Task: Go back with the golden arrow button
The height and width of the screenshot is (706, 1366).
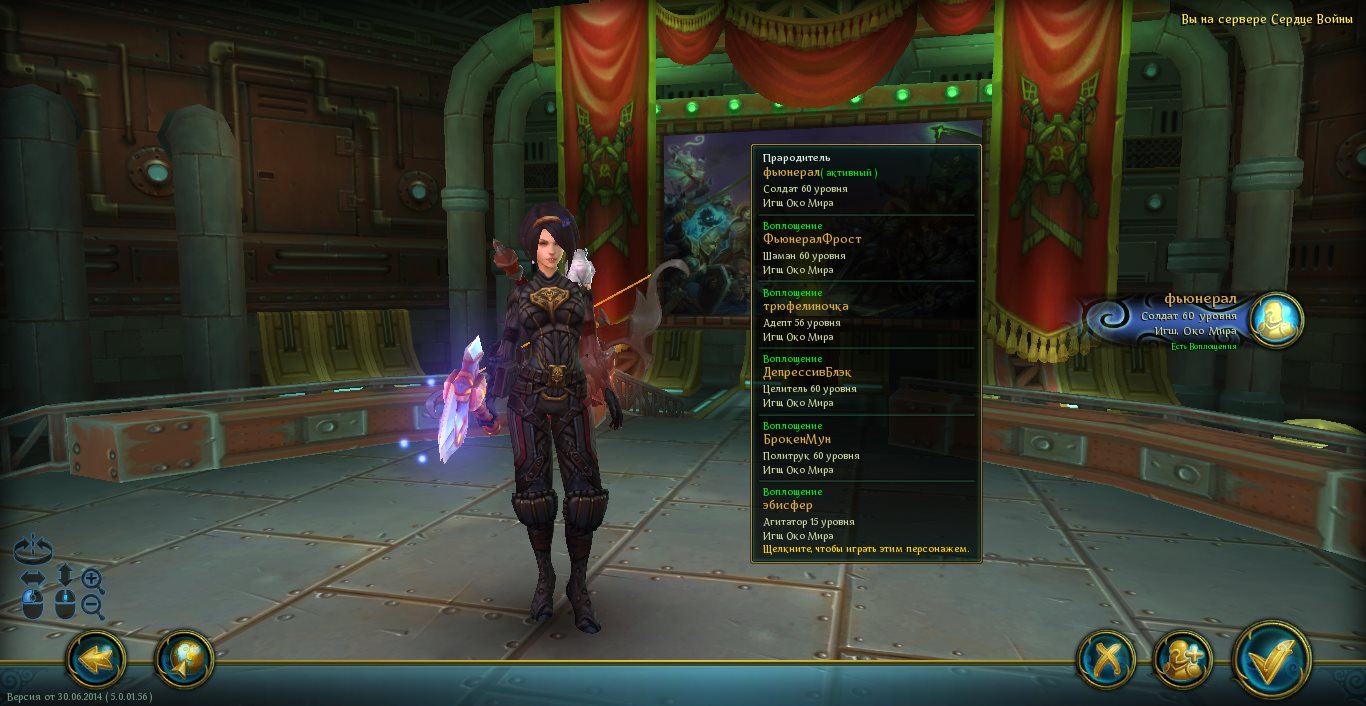Action: [96, 658]
